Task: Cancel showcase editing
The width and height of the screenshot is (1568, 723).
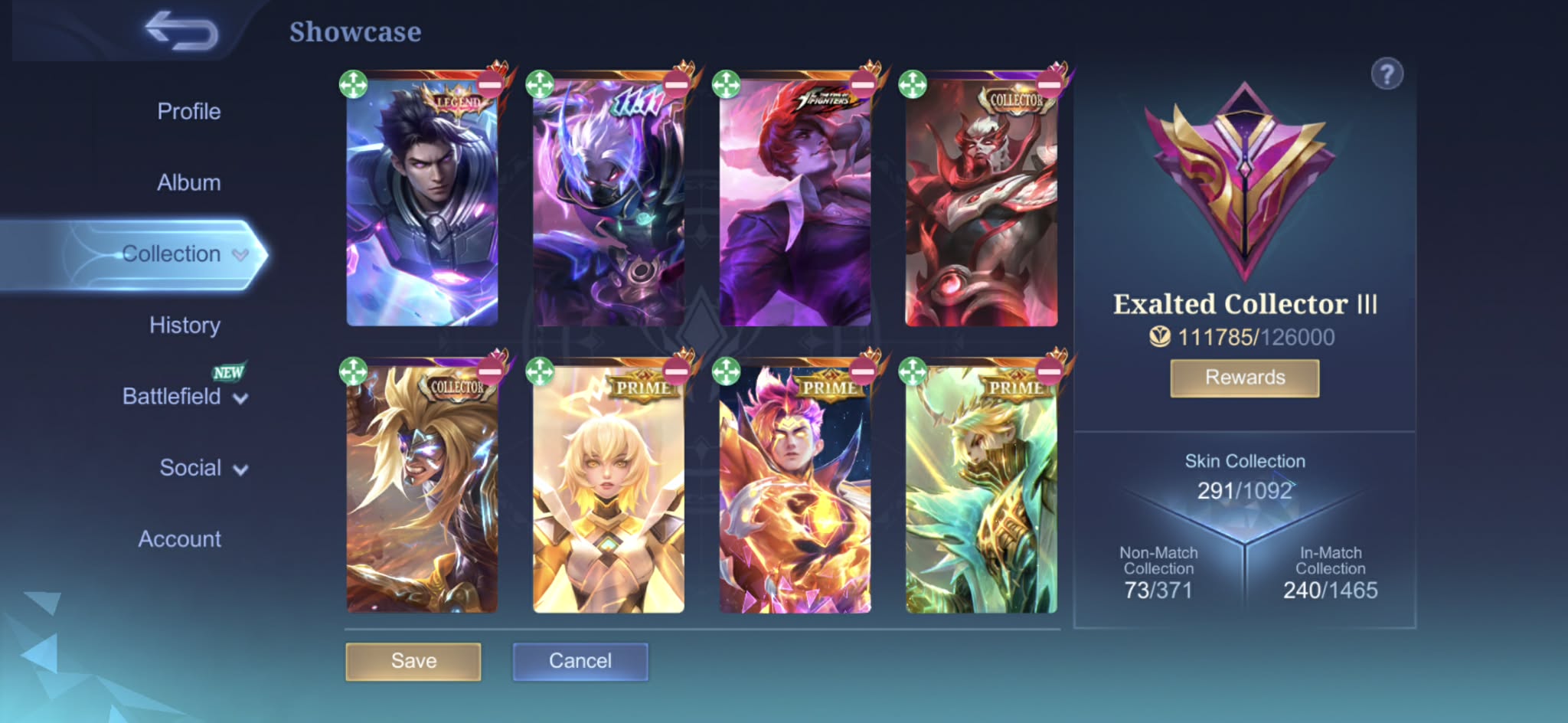Action: point(580,662)
